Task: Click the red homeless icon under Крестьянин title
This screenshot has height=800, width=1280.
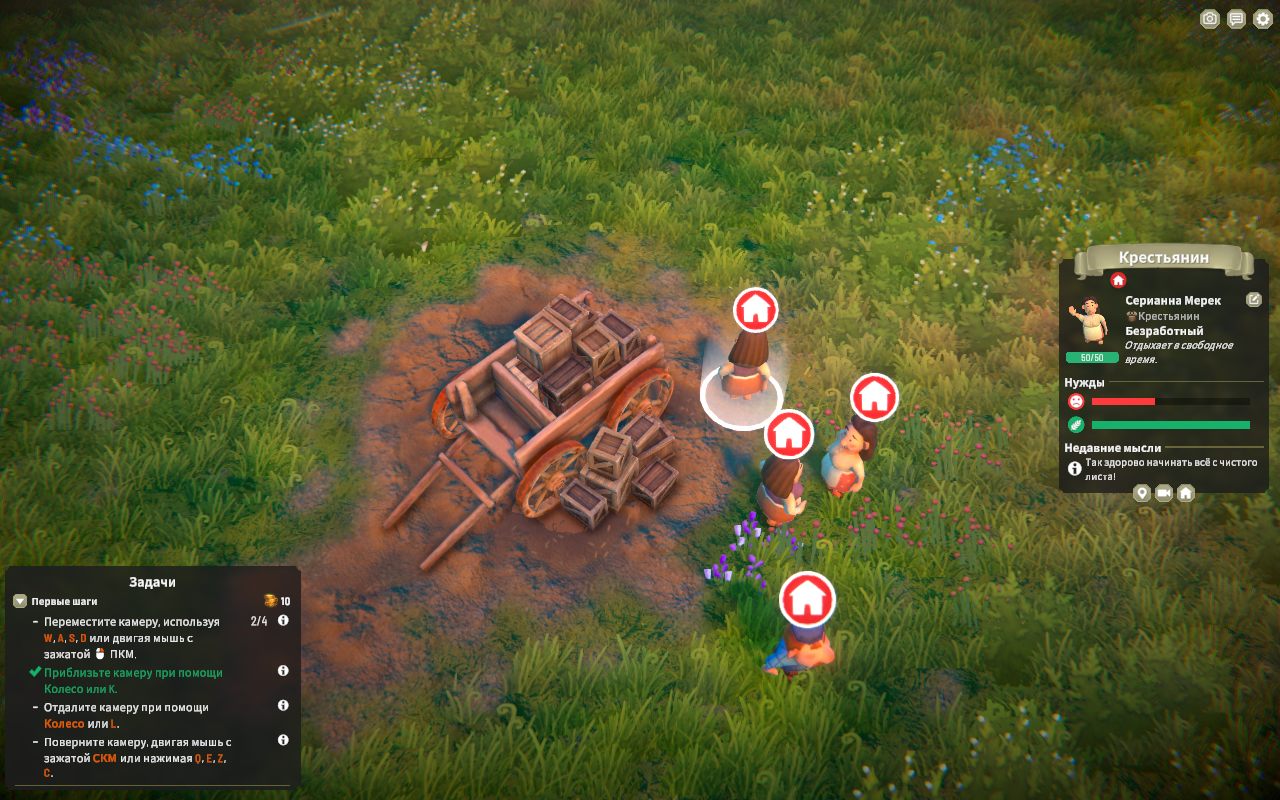Action: tap(1118, 281)
